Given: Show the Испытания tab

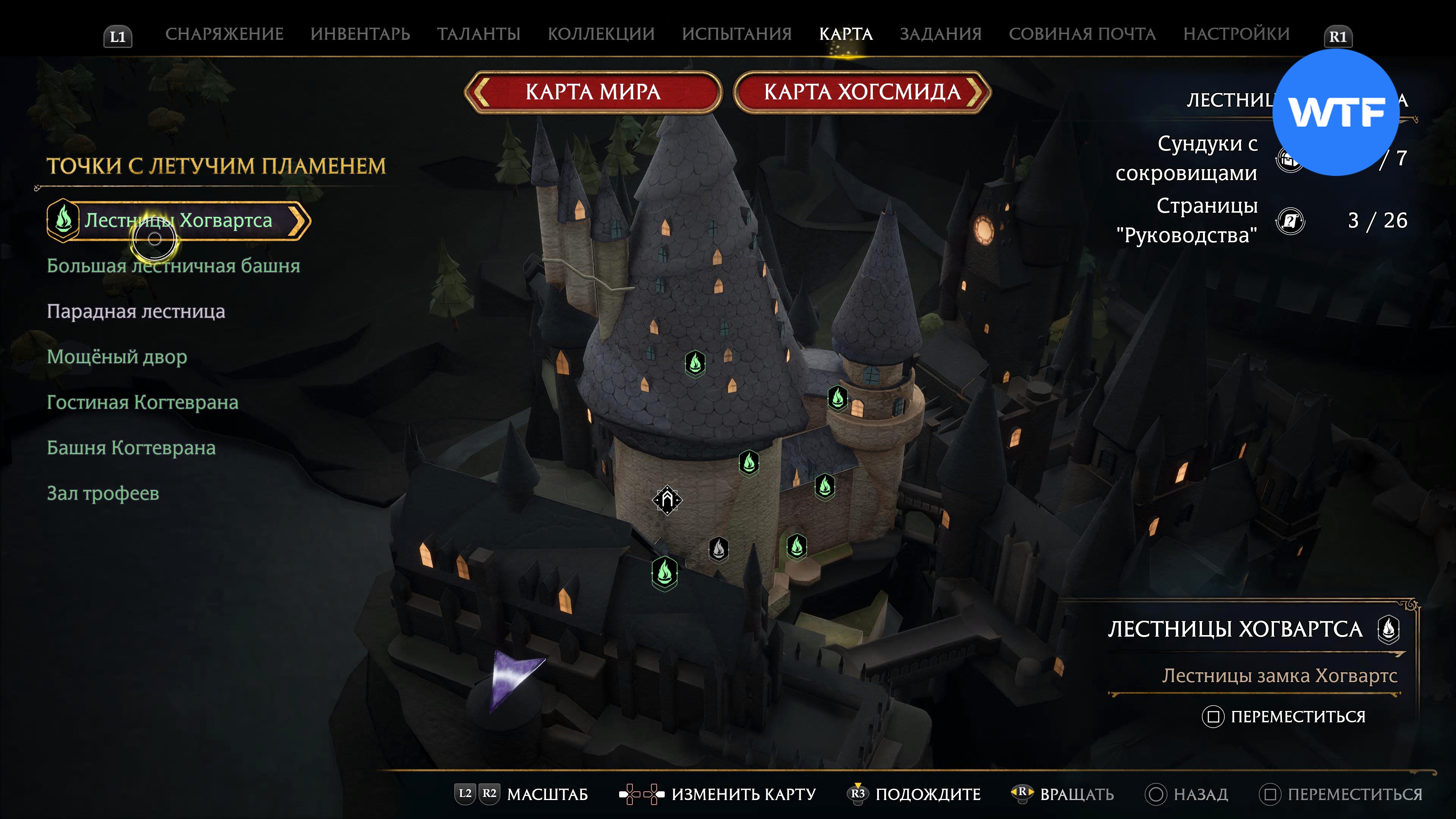Looking at the screenshot, I should [736, 34].
